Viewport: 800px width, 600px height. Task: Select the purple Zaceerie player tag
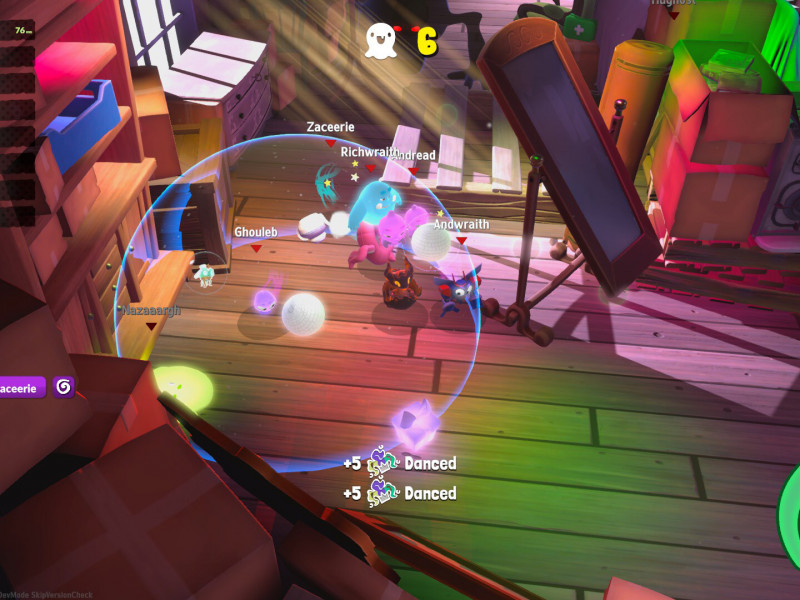tap(22, 387)
